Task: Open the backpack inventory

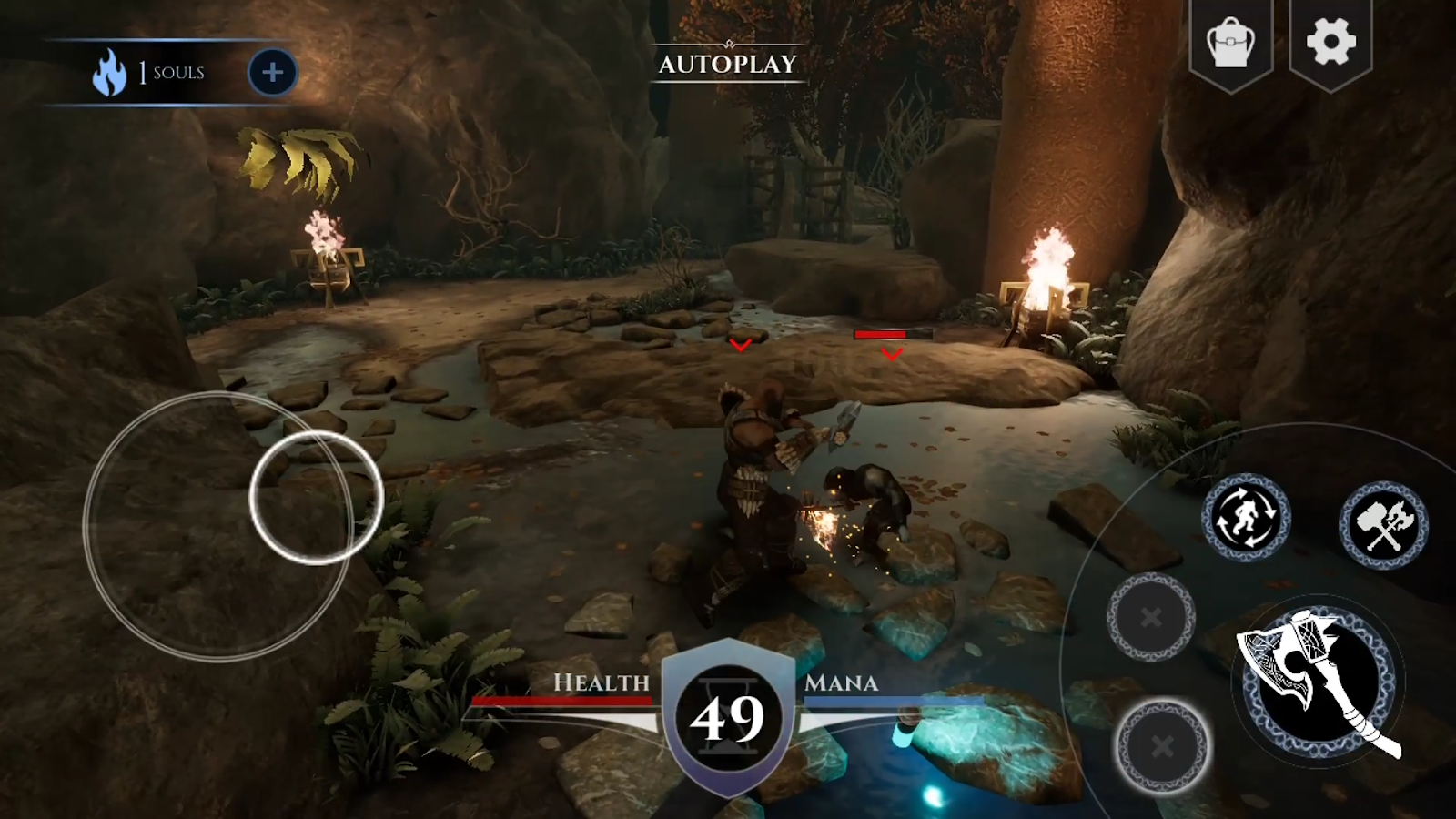Action: click(x=1230, y=43)
